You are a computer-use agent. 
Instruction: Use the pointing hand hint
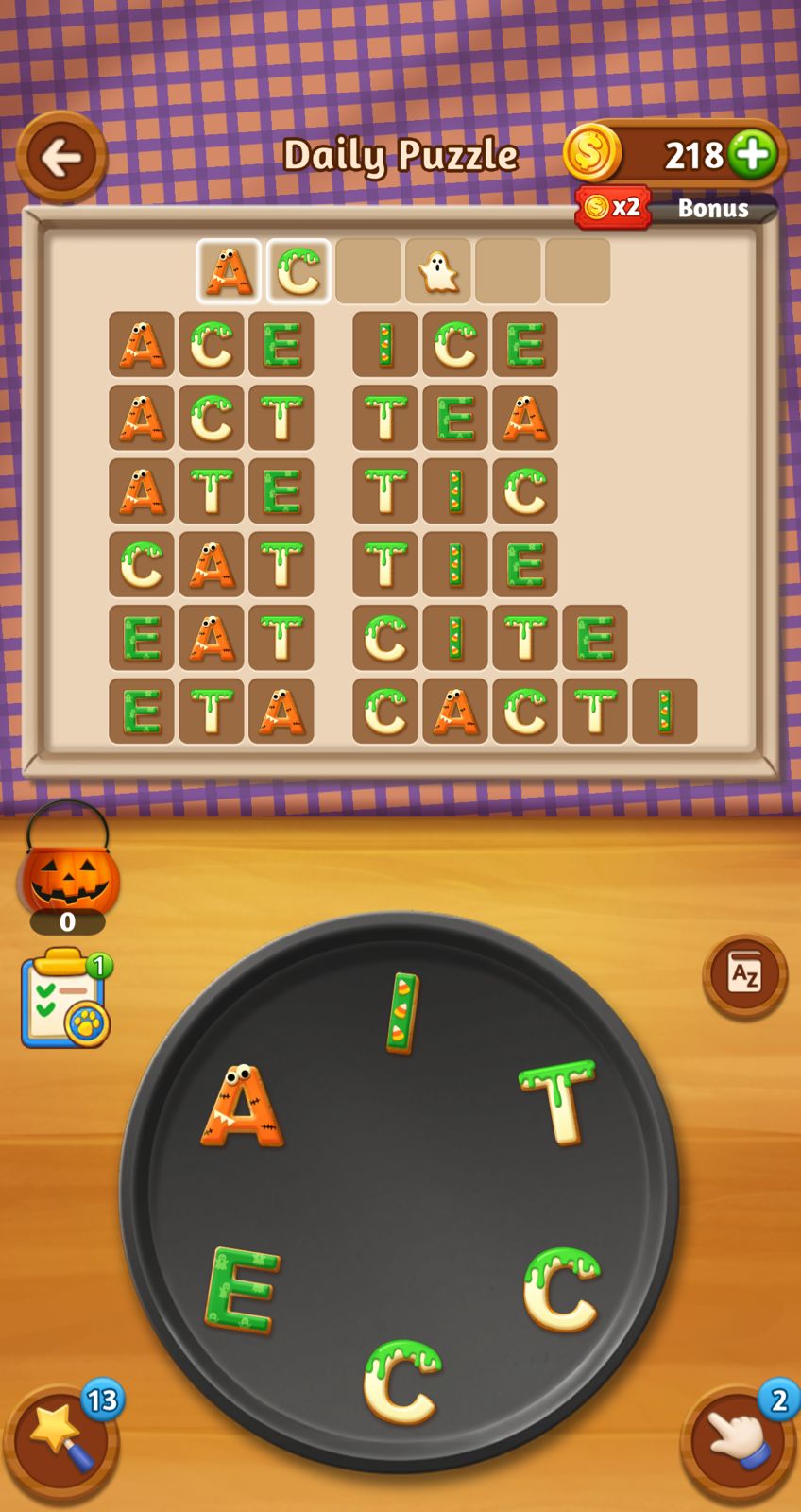click(x=737, y=1441)
